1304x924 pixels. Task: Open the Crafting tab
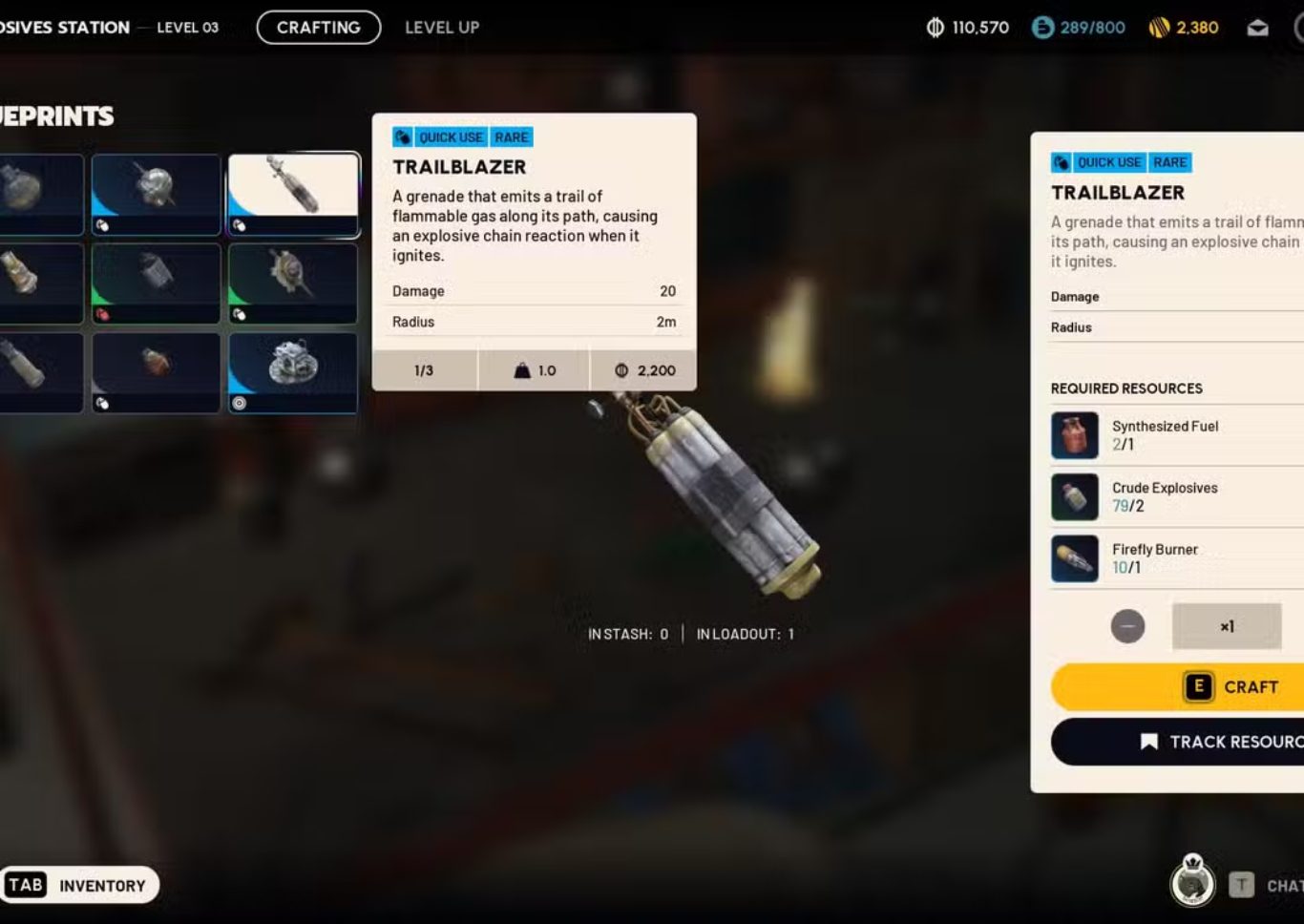pyautogui.click(x=318, y=28)
